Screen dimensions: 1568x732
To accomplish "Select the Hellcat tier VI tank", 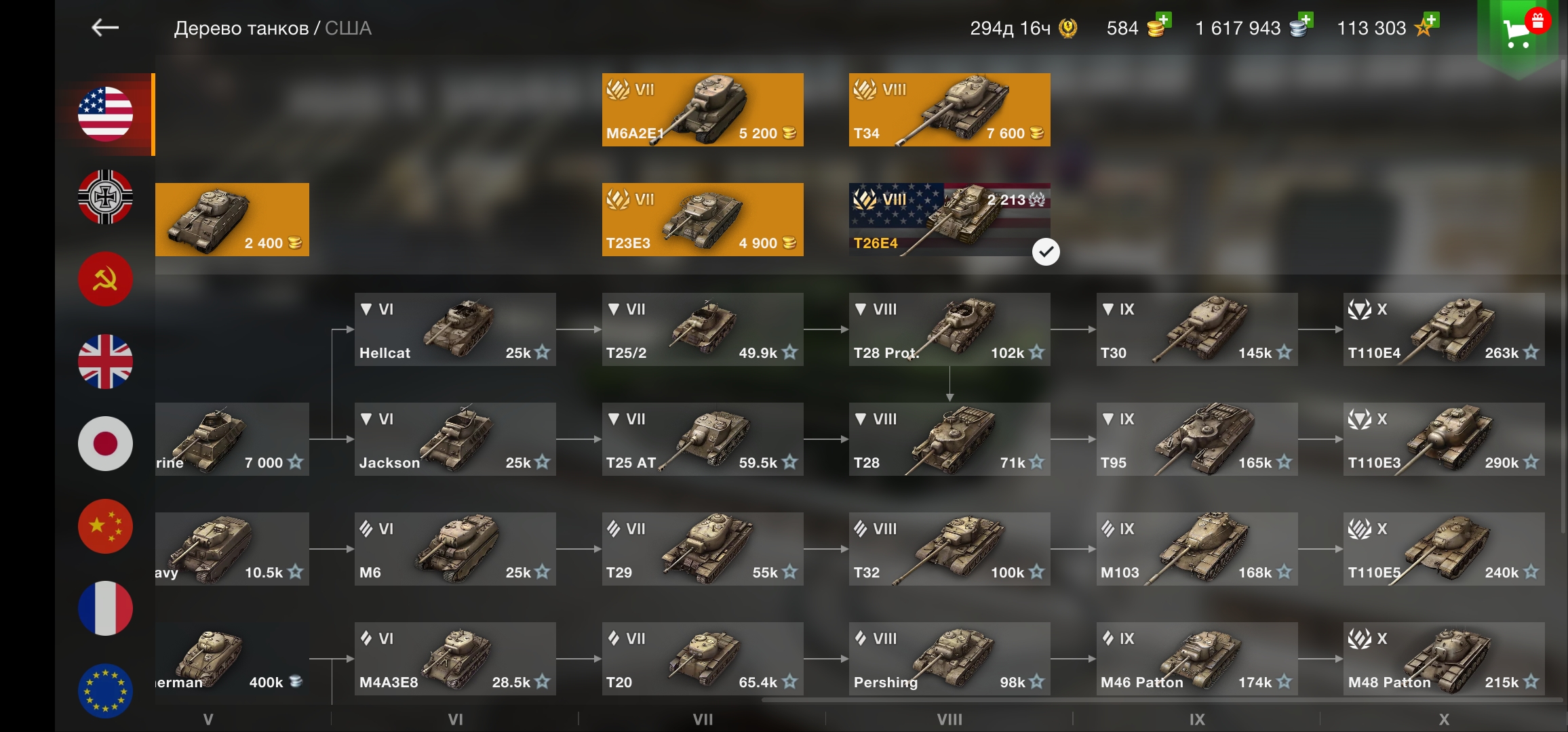I will tap(455, 329).
